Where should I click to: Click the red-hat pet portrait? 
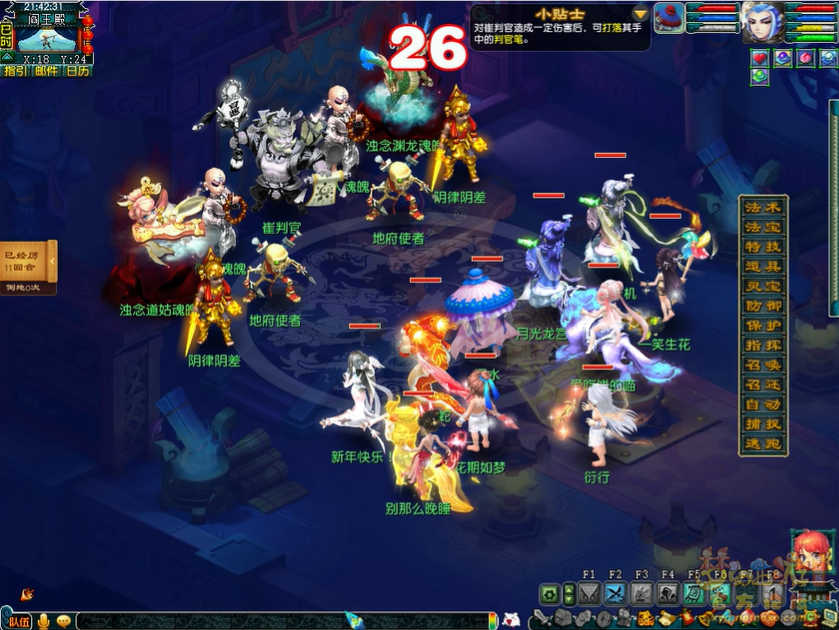tap(668, 16)
